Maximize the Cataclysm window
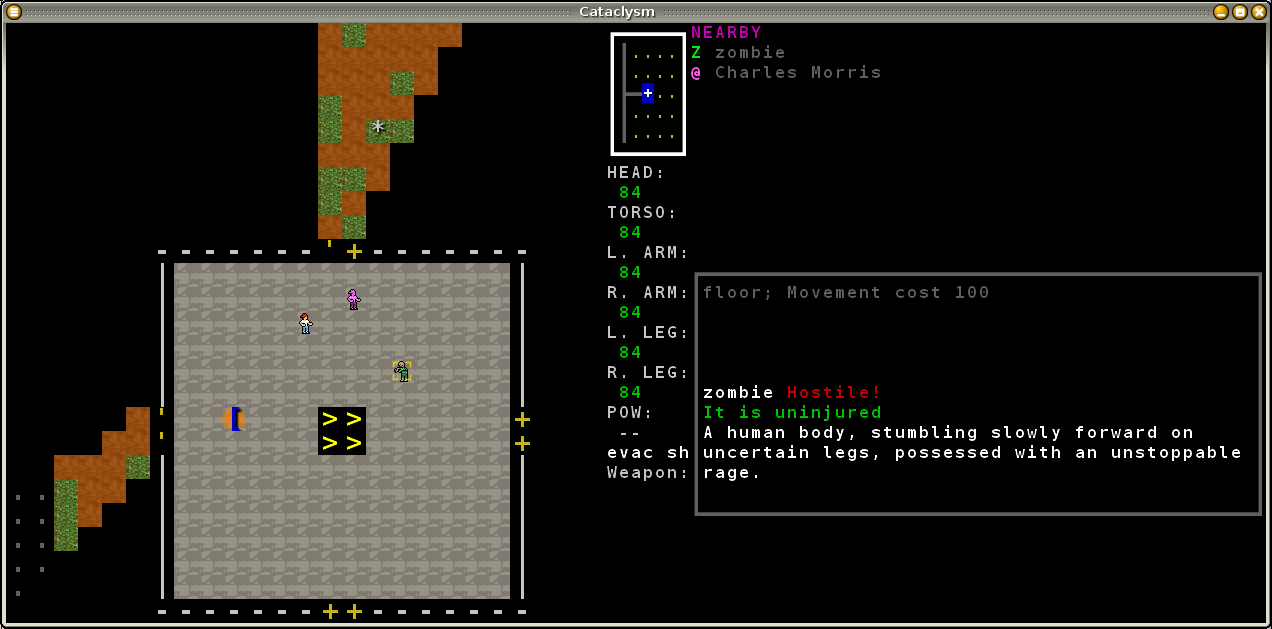 pyautogui.click(x=1240, y=12)
